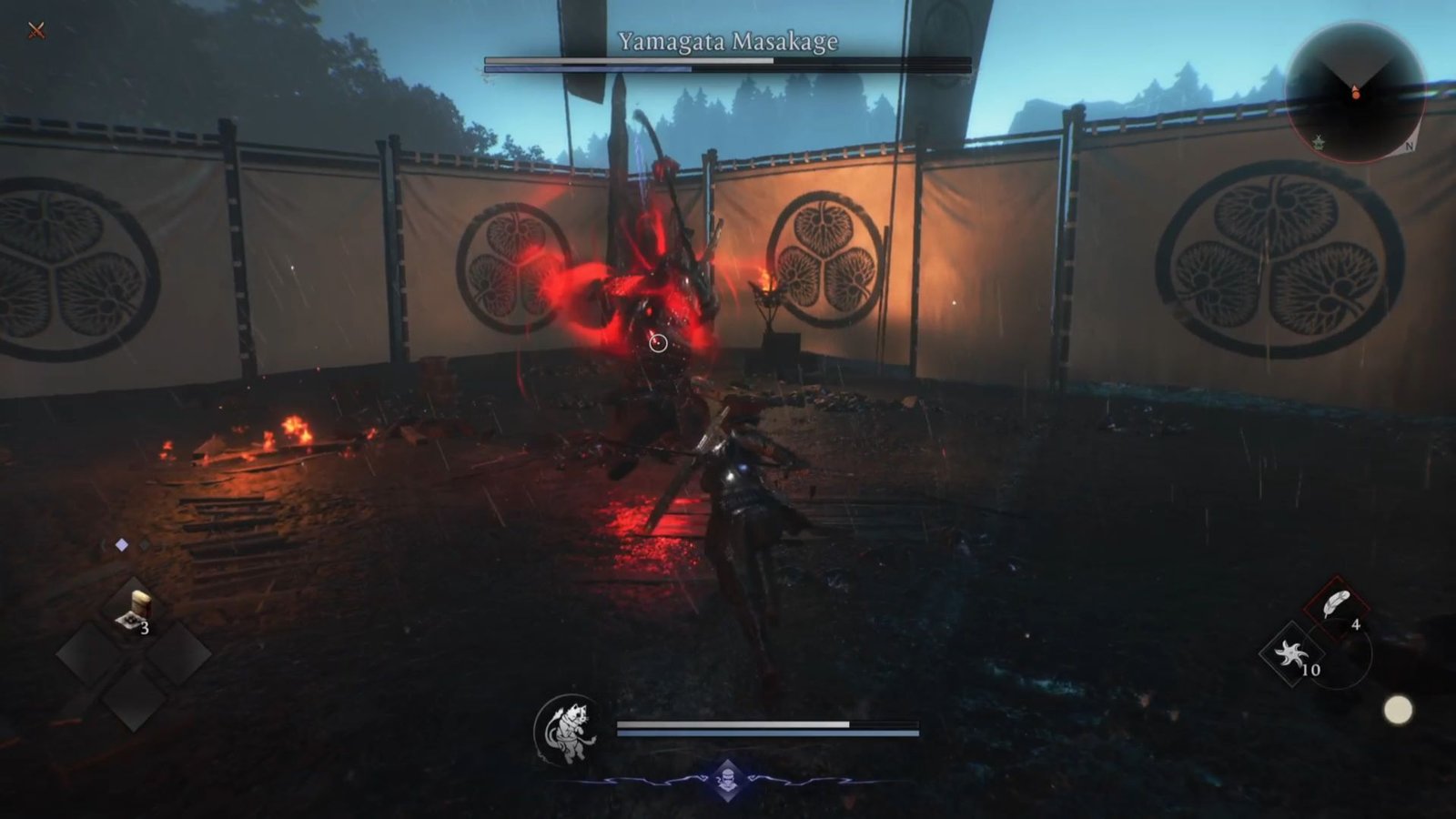Toggle lock-on via the target reticle on the boss
1456x819 pixels.
click(x=657, y=342)
